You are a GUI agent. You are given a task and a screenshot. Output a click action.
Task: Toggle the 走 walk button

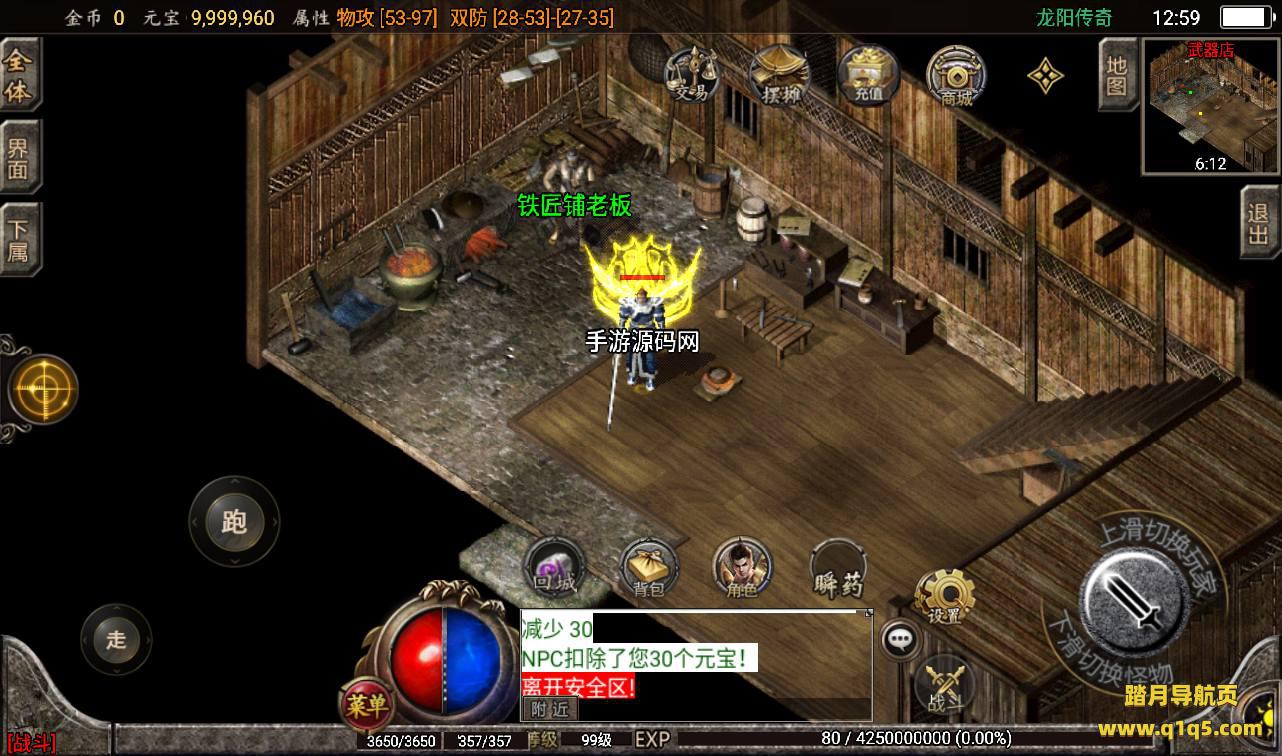[x=116, y=639]
